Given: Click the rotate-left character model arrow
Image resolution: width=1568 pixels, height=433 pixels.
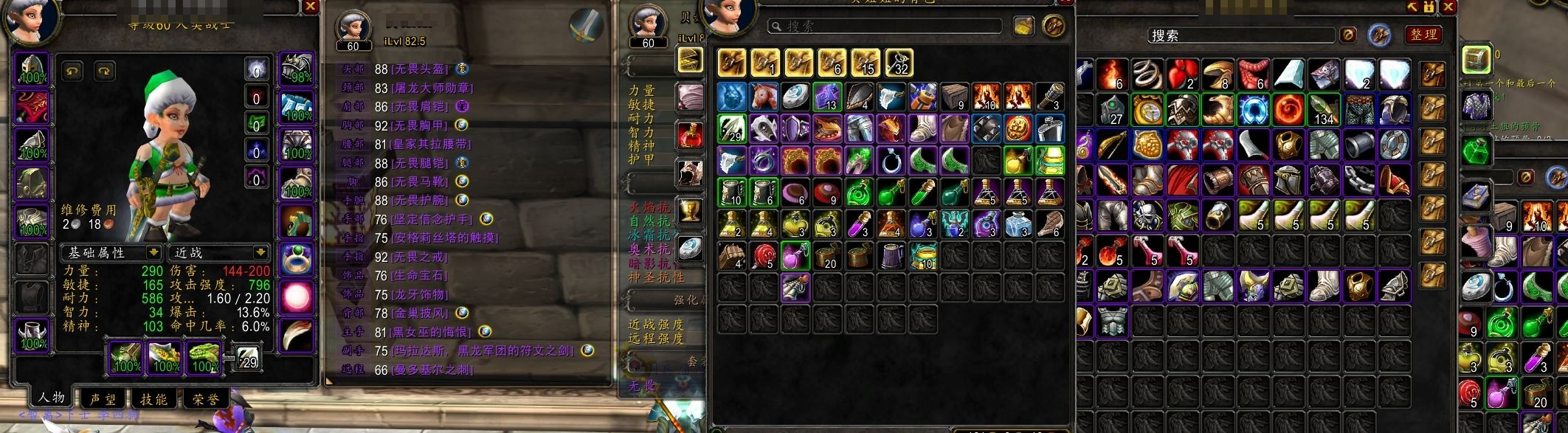Looking at the screenshot, I should click(72, 71).
